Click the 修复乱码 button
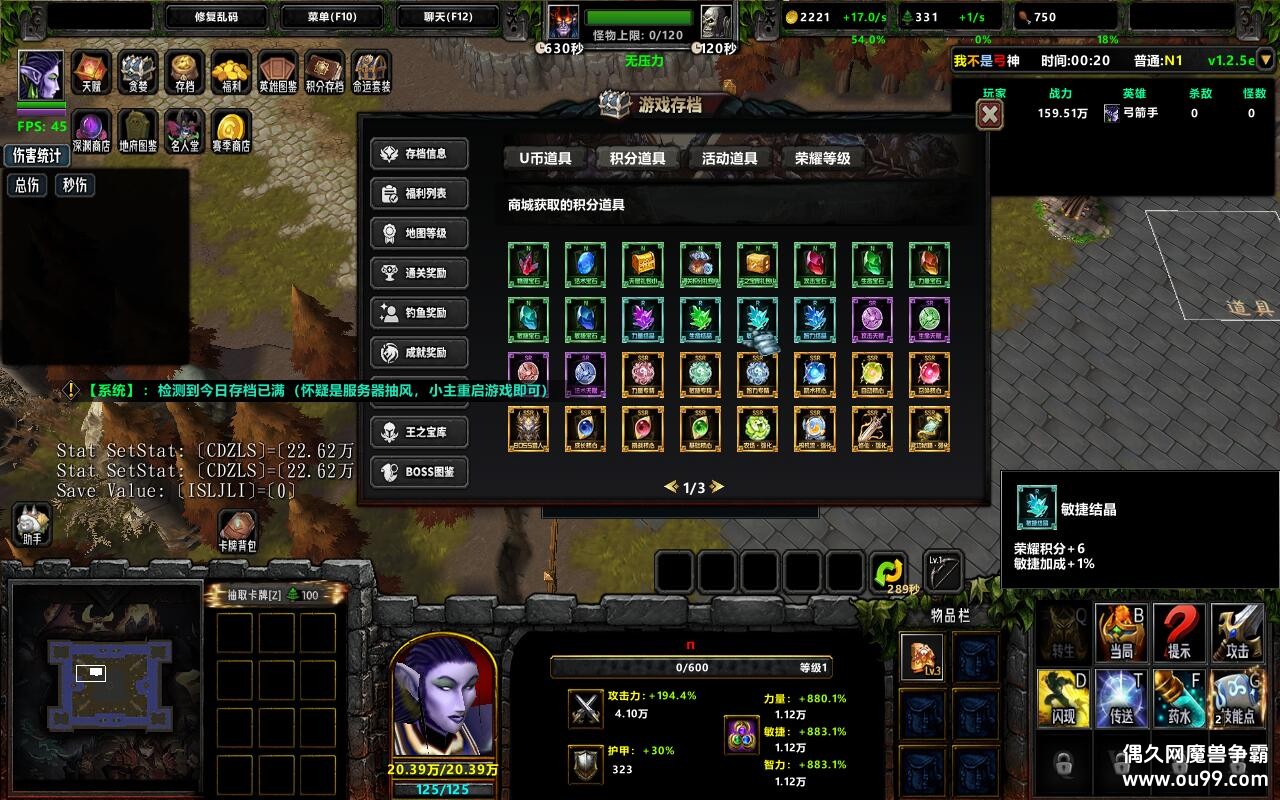 pos(216,17)
